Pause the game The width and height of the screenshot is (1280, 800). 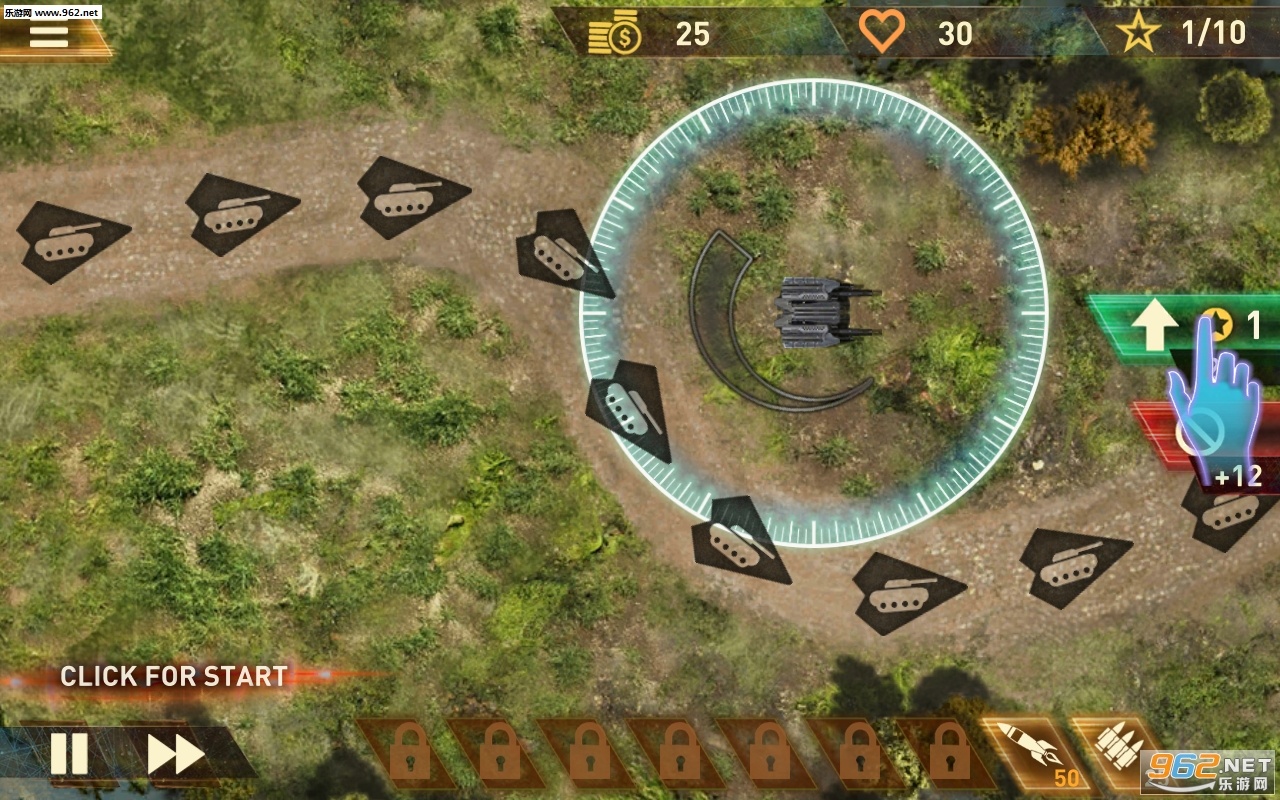click(x=69, y=754)
